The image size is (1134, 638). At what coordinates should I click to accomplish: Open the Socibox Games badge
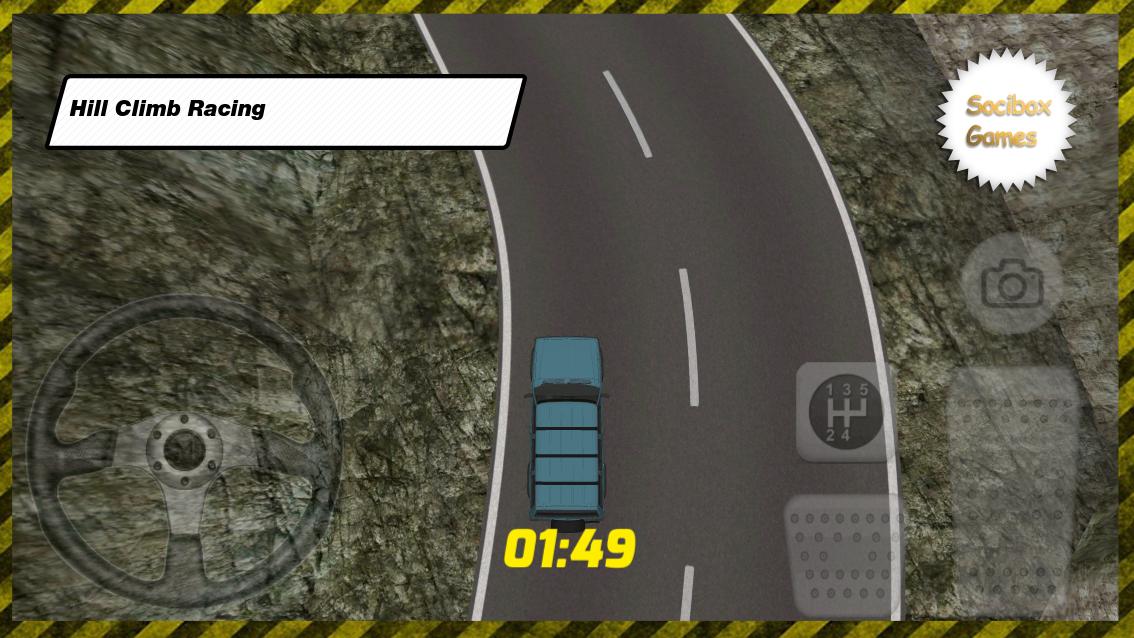point(1007,121)
